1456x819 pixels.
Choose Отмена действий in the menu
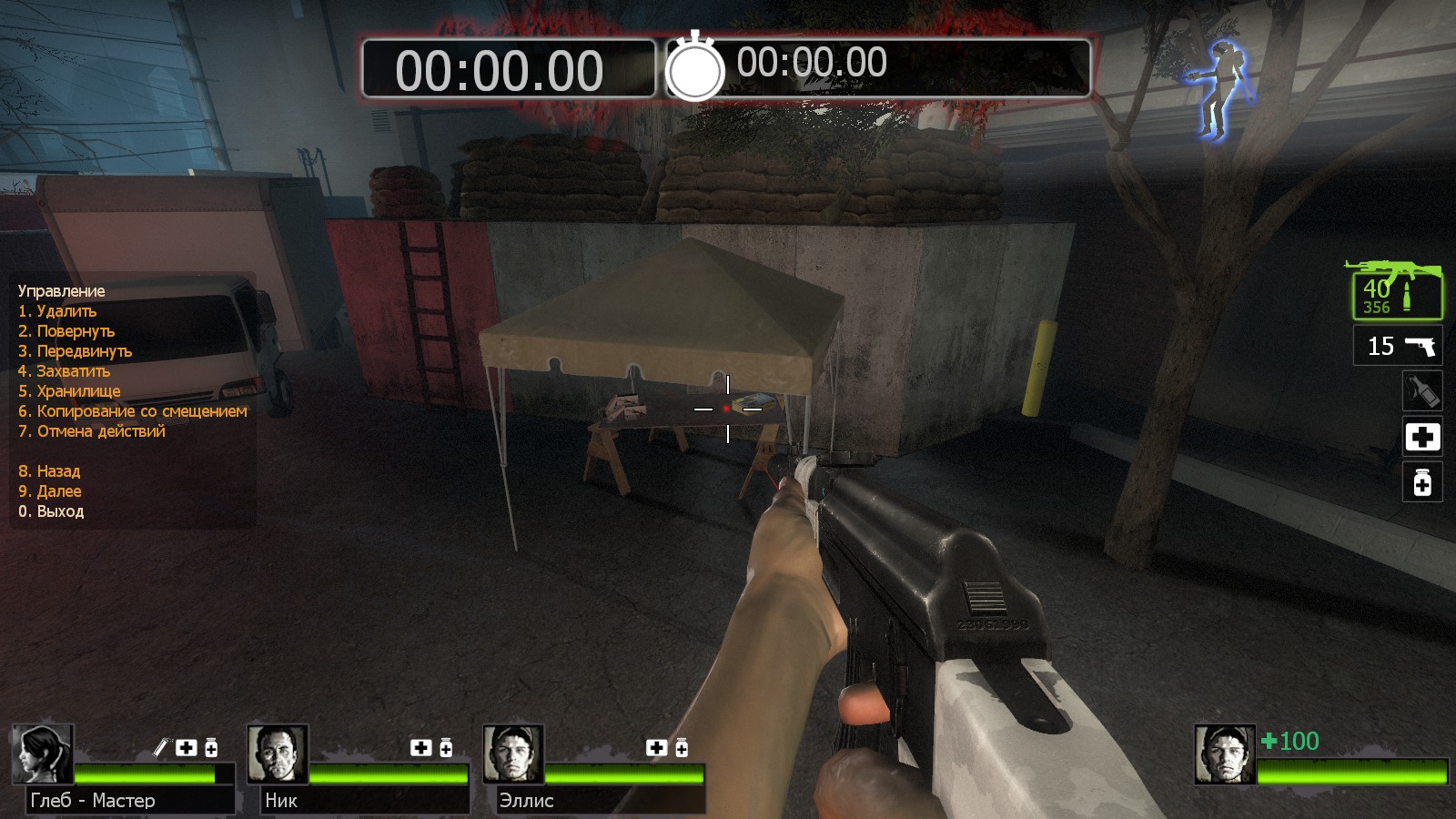pyautogui.click(x=92, y=431)
